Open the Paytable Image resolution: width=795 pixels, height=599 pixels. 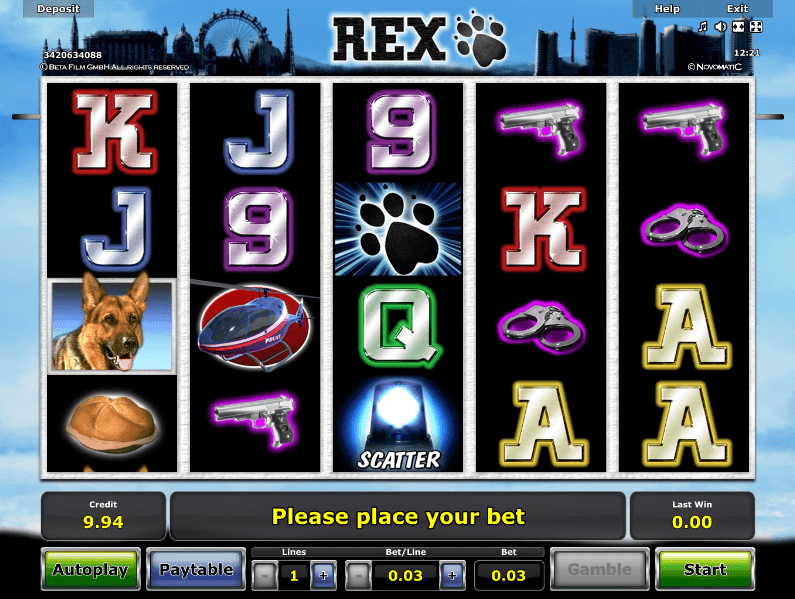pyautogui.click(x=196, y=570)
